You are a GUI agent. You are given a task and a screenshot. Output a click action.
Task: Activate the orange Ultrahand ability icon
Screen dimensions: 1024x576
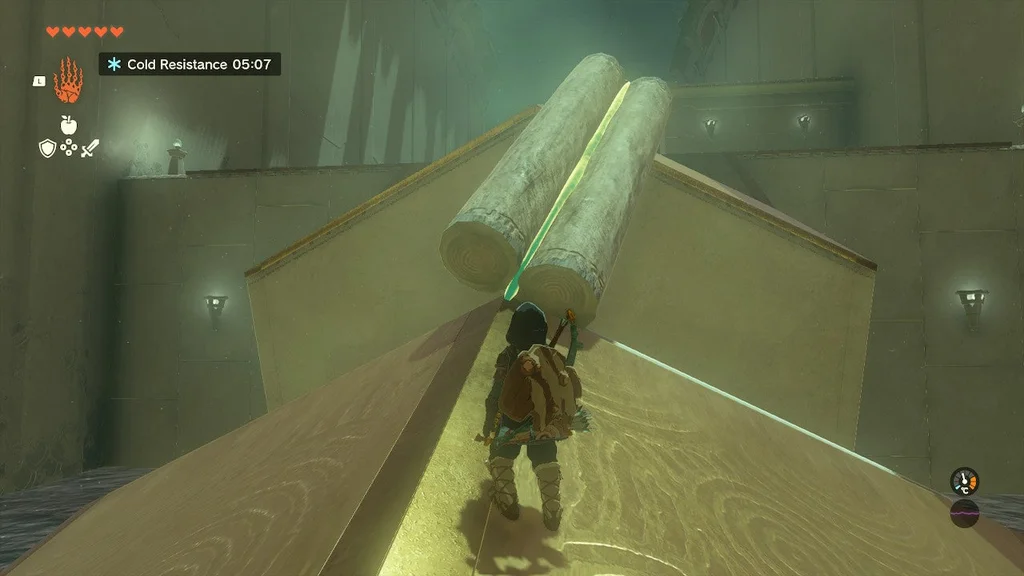pos(67,80)
